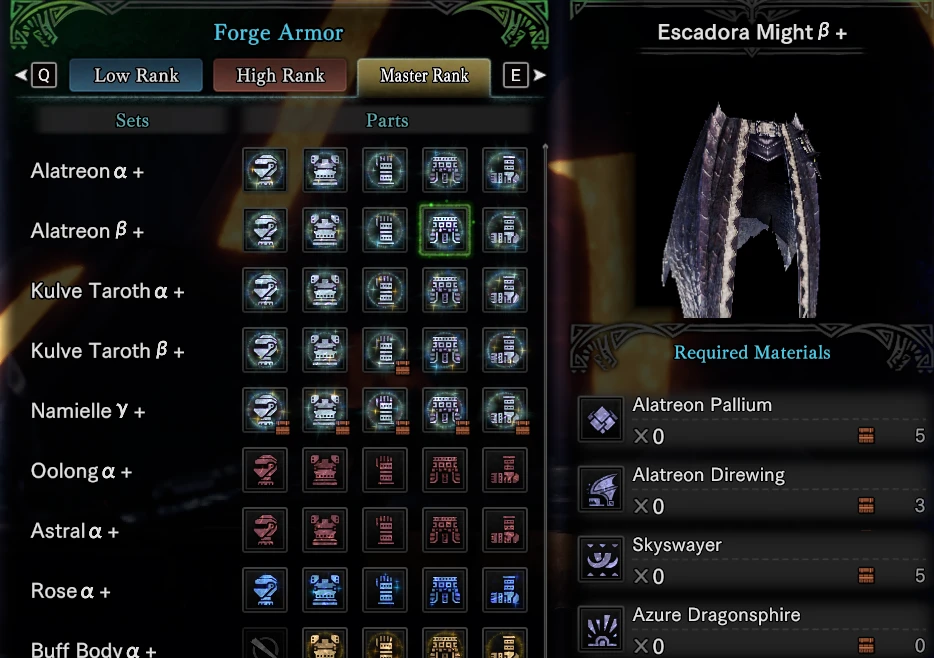Open the High Rank tab
934x658 pixels.
coord(280,76)
